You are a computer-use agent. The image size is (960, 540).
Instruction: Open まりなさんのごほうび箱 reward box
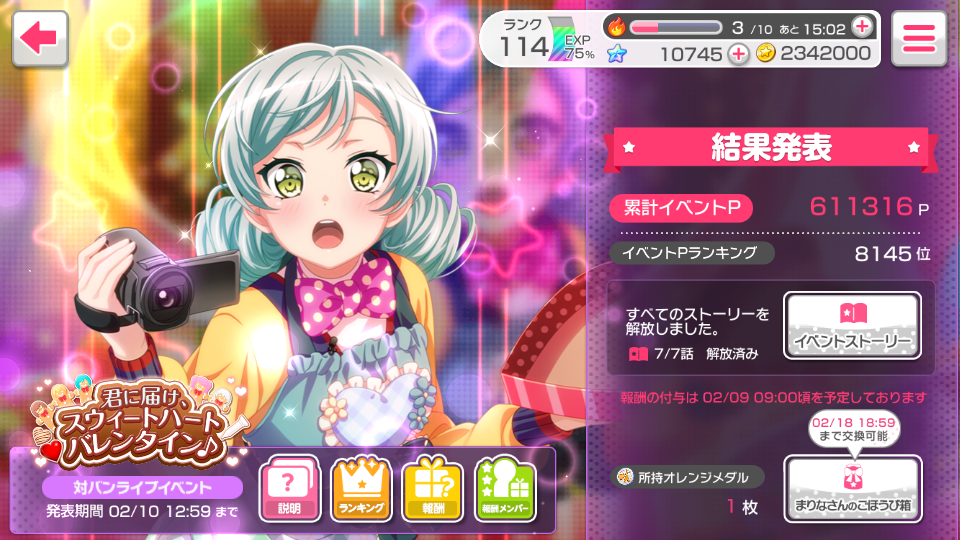coord(852,488)
